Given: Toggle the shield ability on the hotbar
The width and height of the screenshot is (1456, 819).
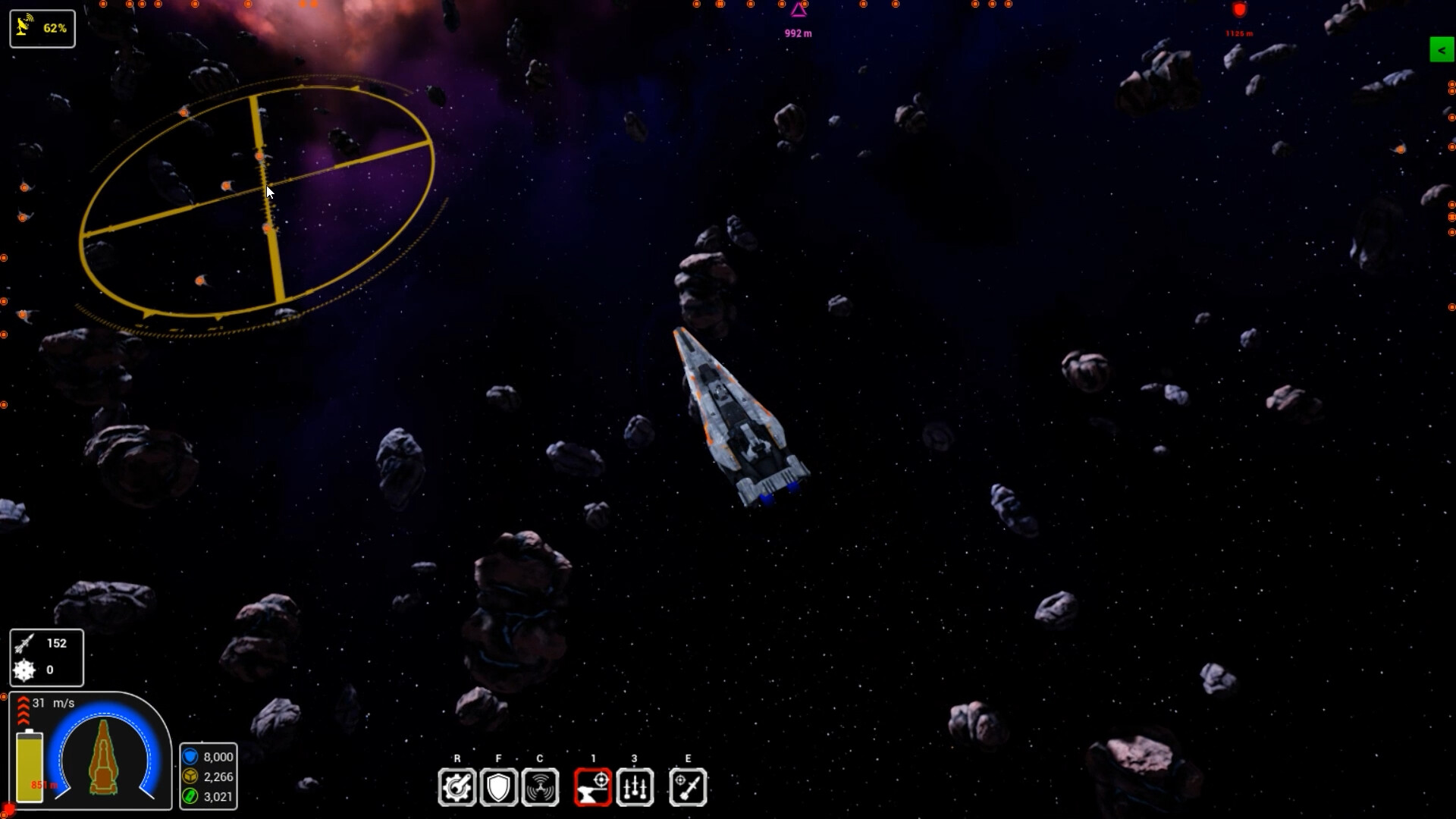Looking at the screenshot, I should pyautogui.click(x=499, y=787).
